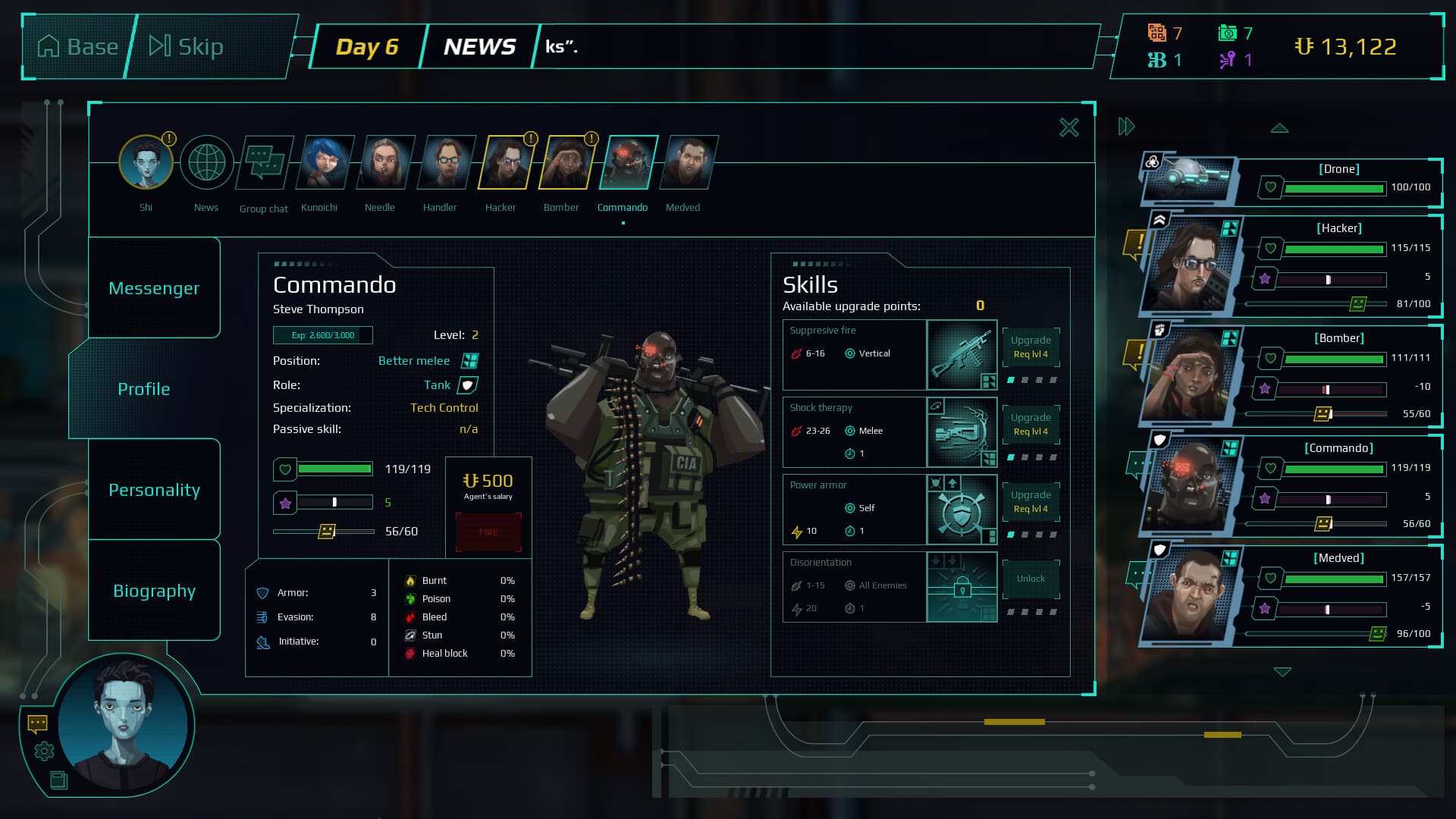The image size is (1456, 819).
Task: Click the edit icon next to Tank role
Action: pos(469,384)
